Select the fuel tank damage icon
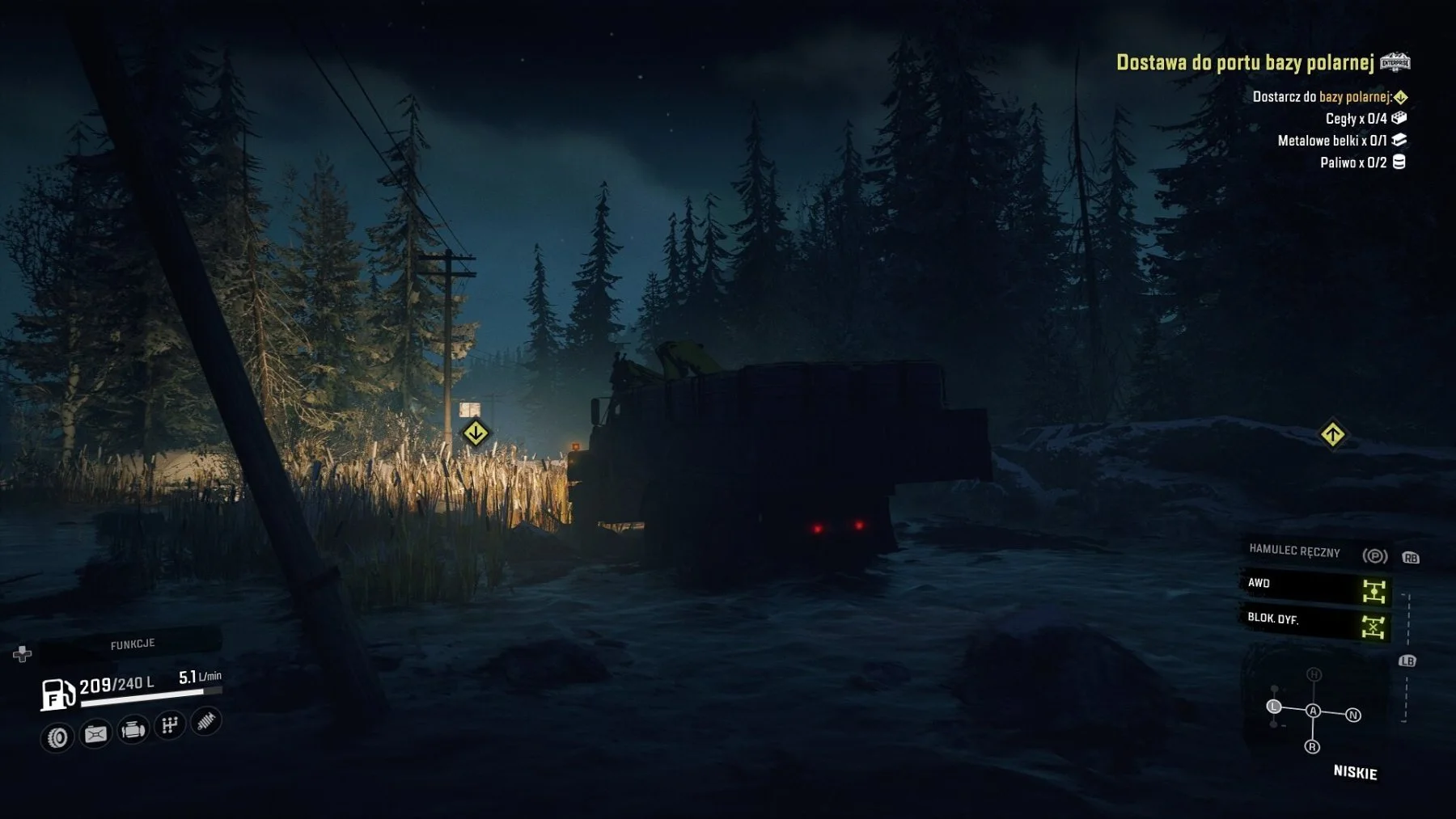 (95, 734)
